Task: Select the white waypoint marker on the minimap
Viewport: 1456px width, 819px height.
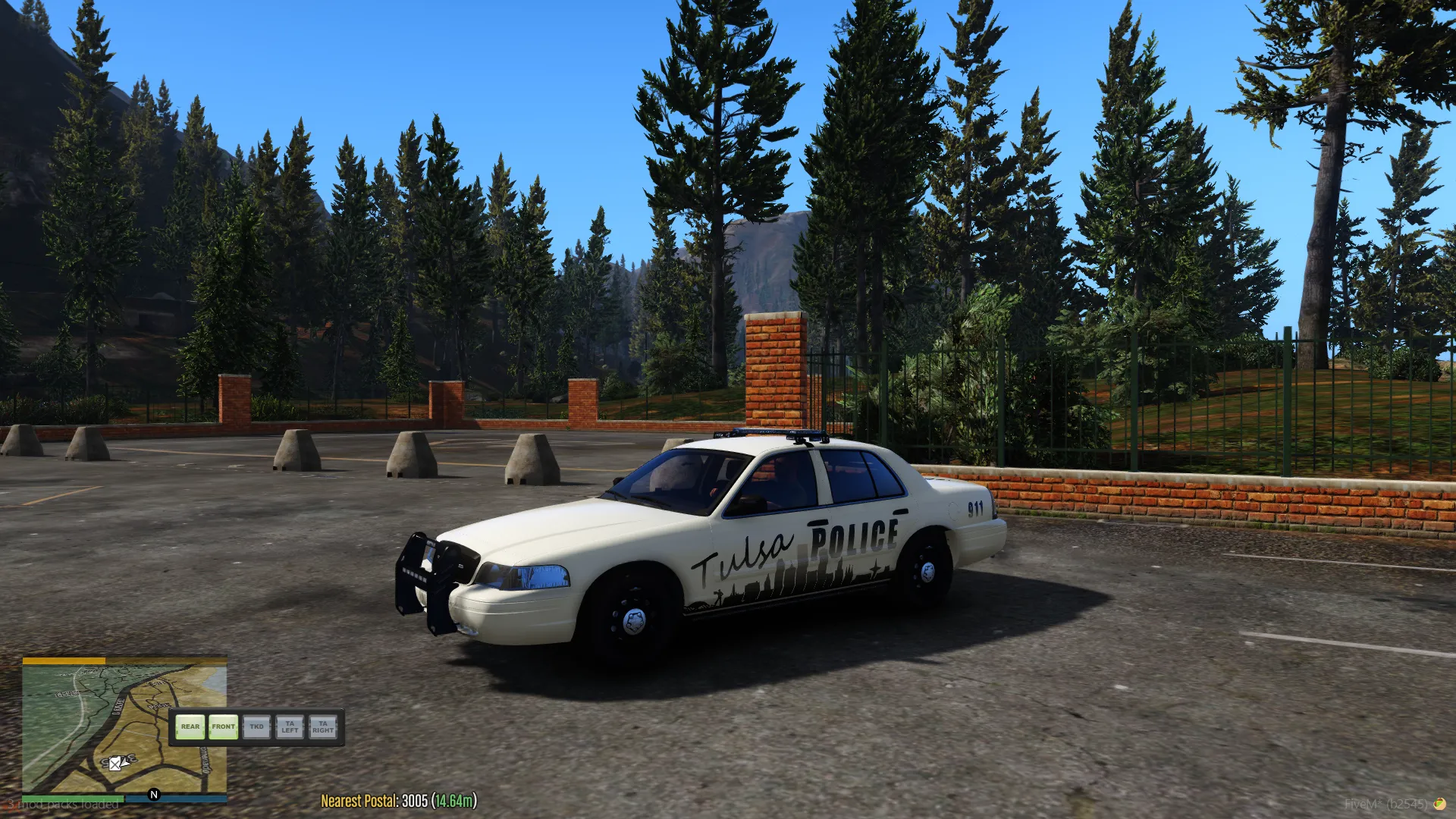Action: coord(115,764)
